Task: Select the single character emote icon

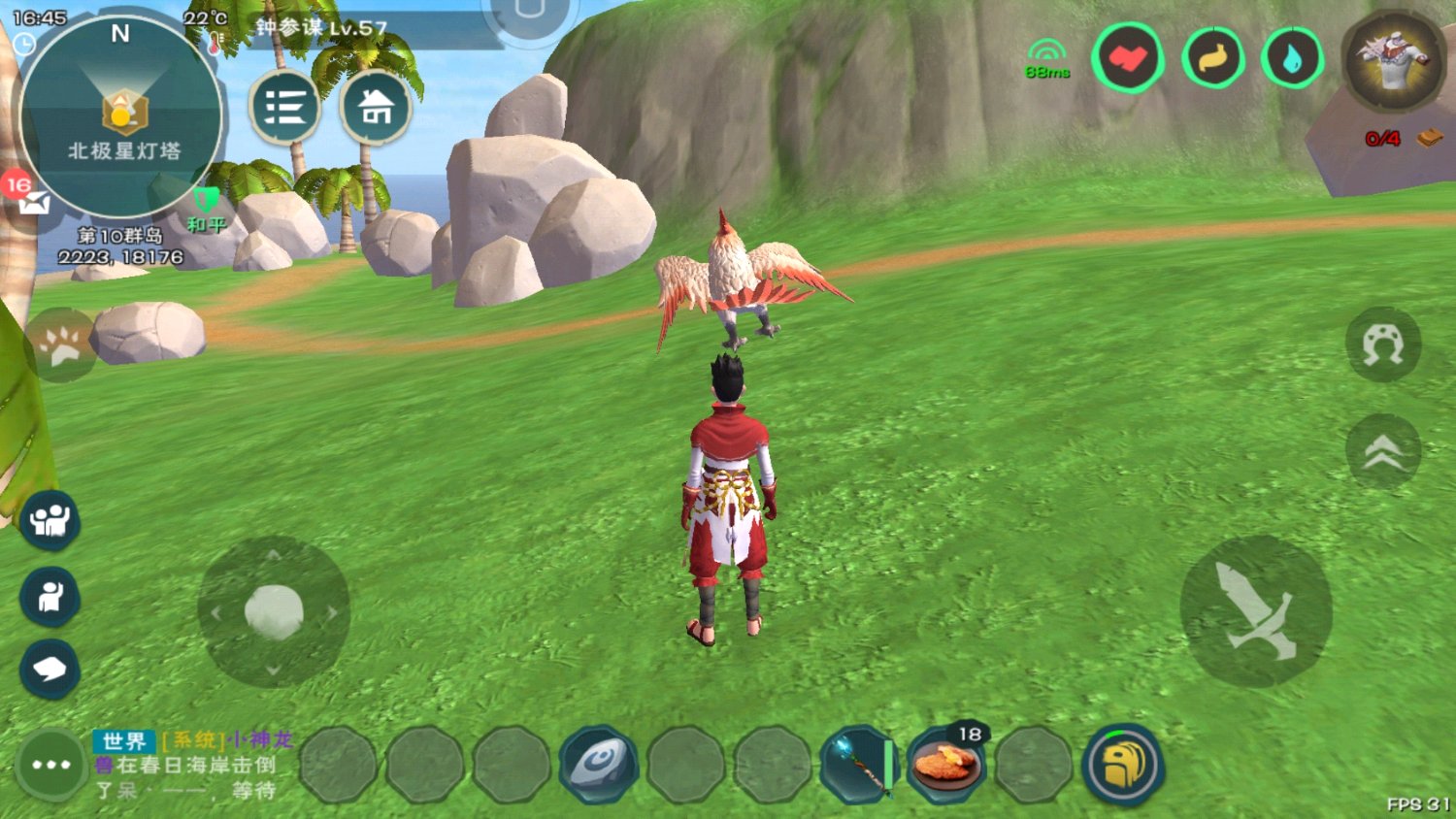Action: tap(50, 596)
